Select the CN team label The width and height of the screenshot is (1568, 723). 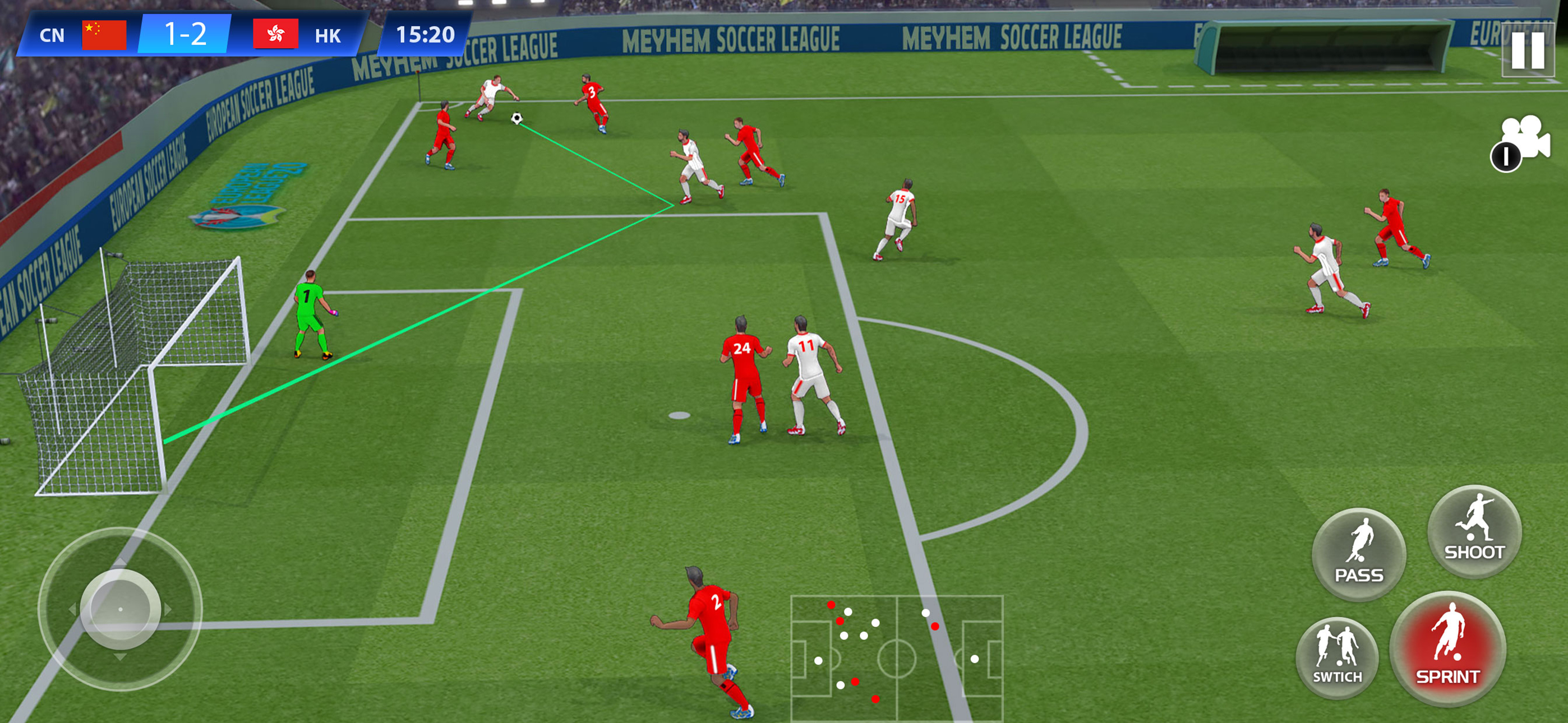tap(52, 36)
